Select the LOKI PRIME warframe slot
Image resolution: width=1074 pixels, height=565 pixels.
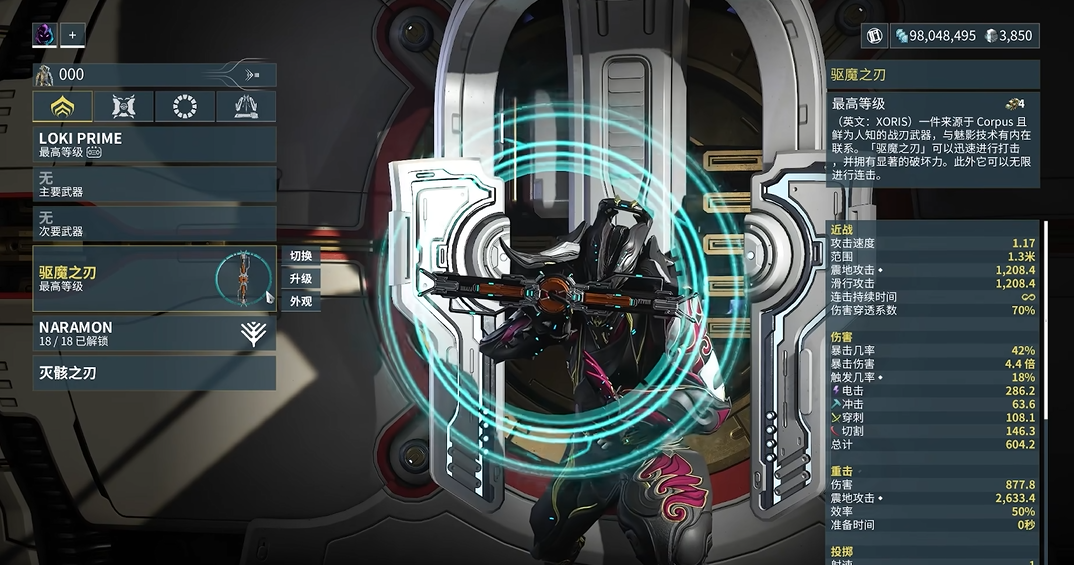tap(154, 144)
